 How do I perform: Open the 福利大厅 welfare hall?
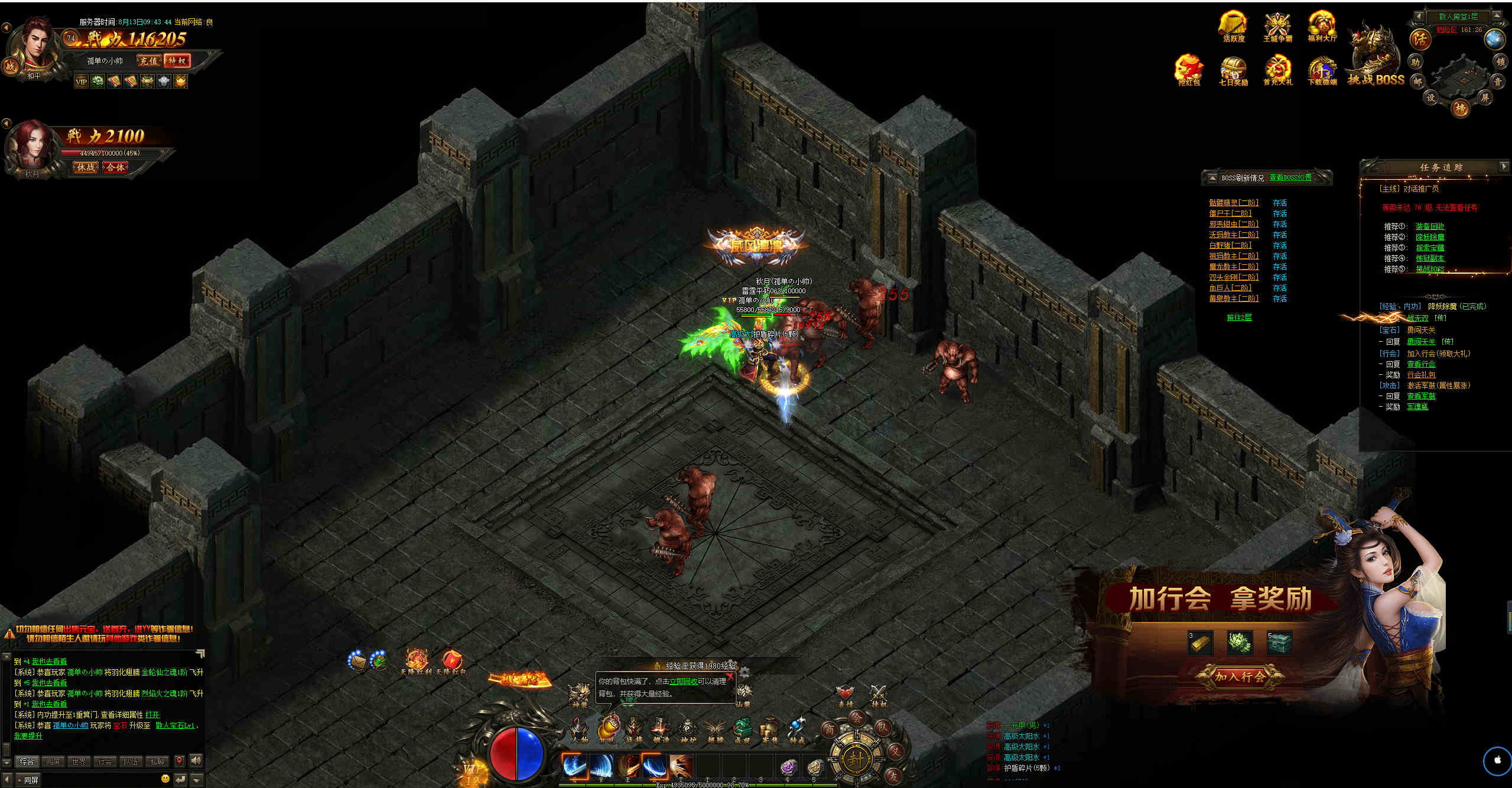point(1322,27)
